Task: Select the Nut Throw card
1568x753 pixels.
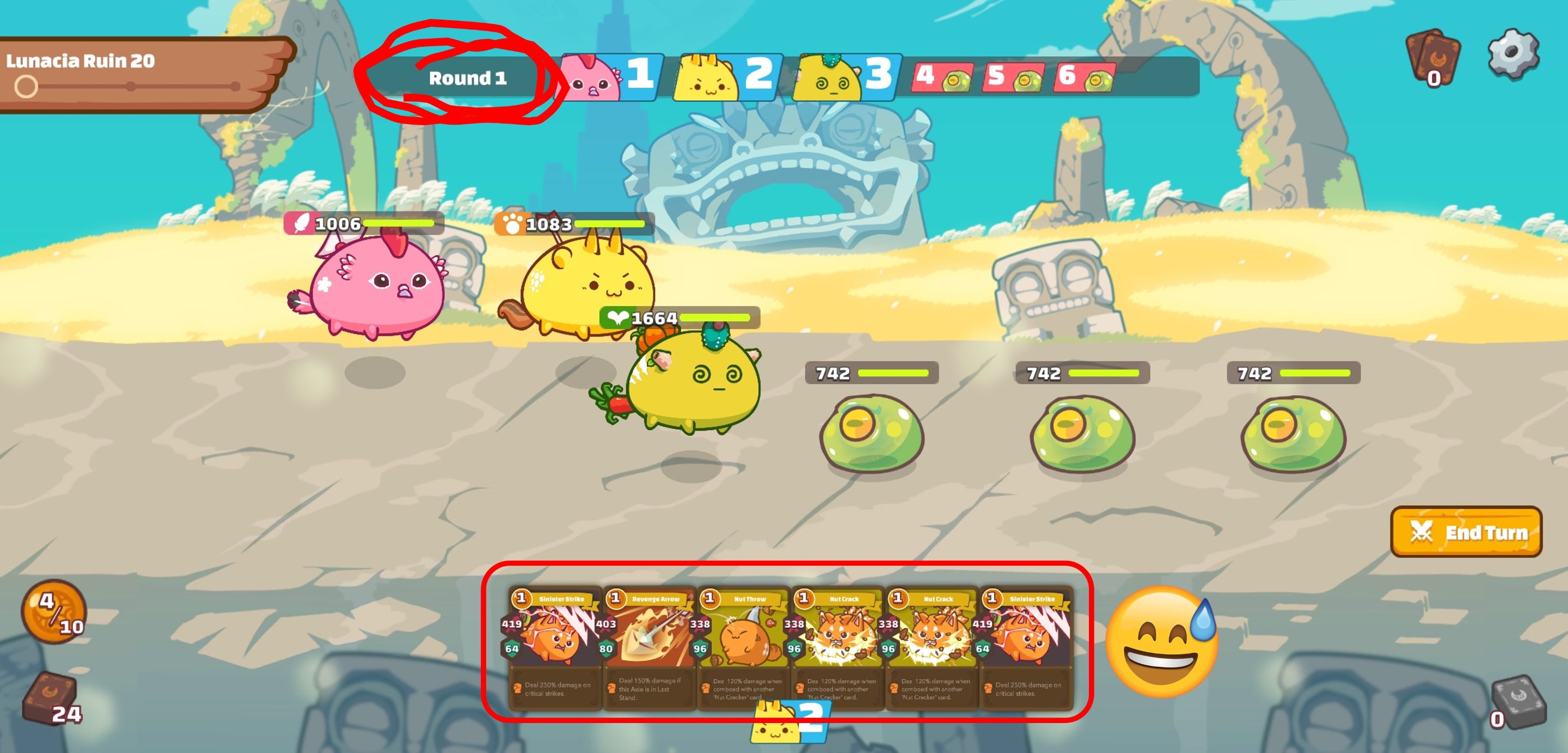Action: coord(743,646)
